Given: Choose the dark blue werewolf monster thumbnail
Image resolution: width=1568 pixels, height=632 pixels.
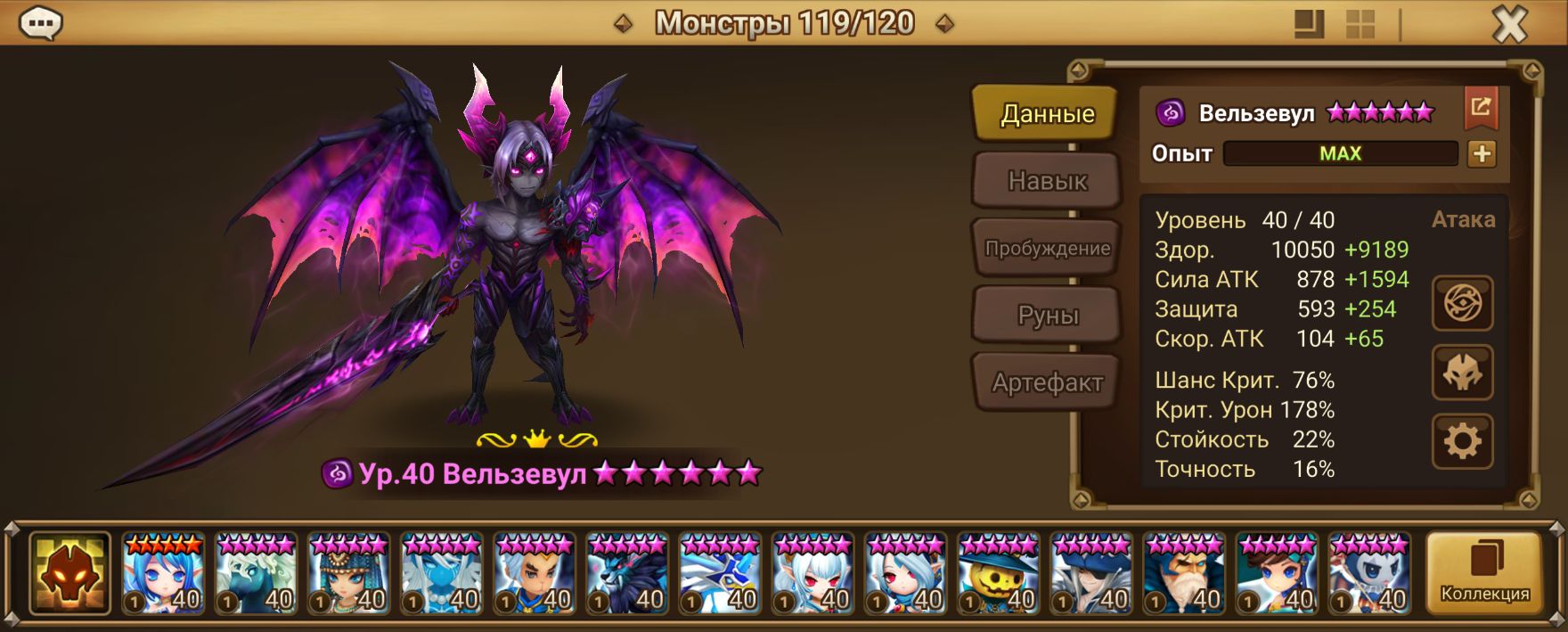Looking at the screenshot, I should coord(626,574).
